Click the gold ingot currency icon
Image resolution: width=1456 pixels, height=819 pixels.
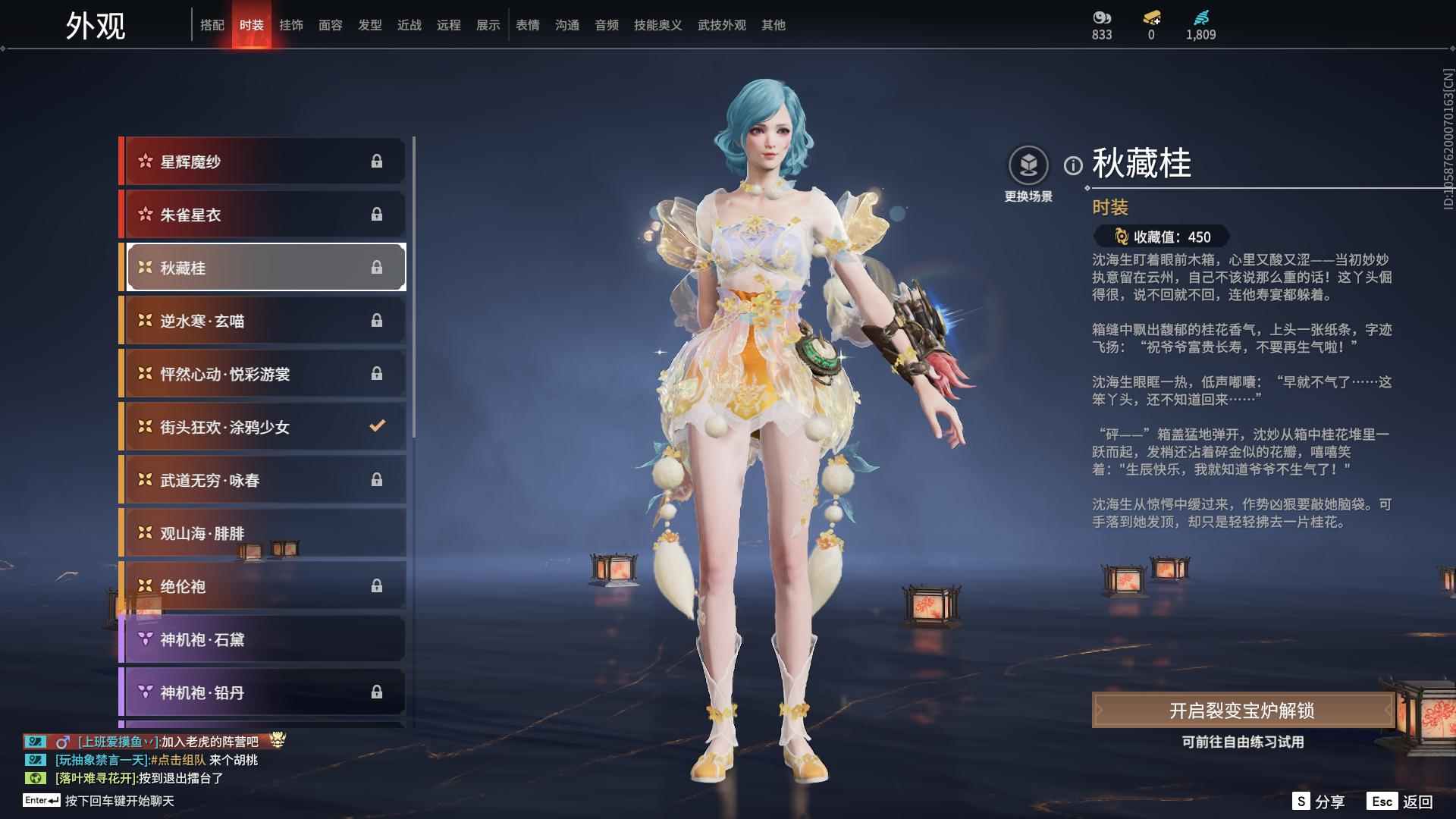(x=1150, y=17)
